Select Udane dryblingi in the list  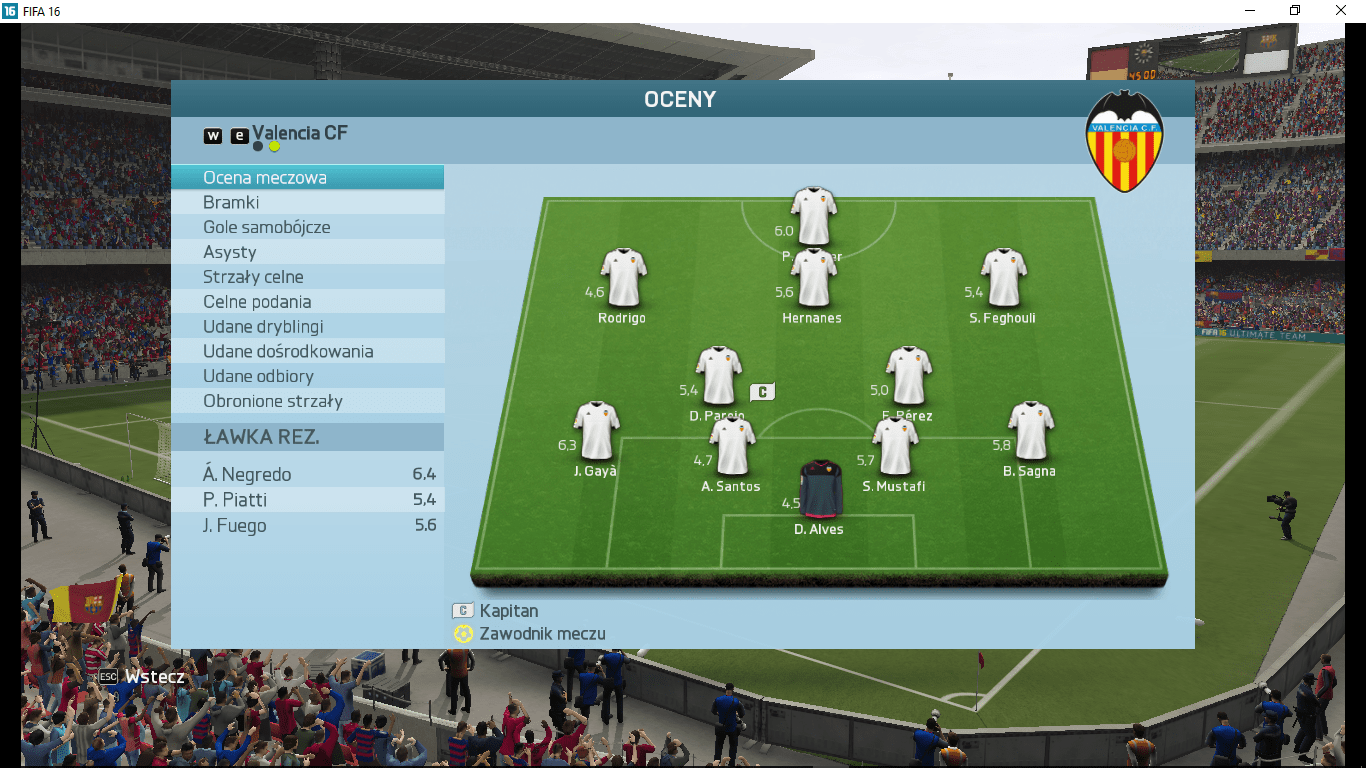click(307, 327)
